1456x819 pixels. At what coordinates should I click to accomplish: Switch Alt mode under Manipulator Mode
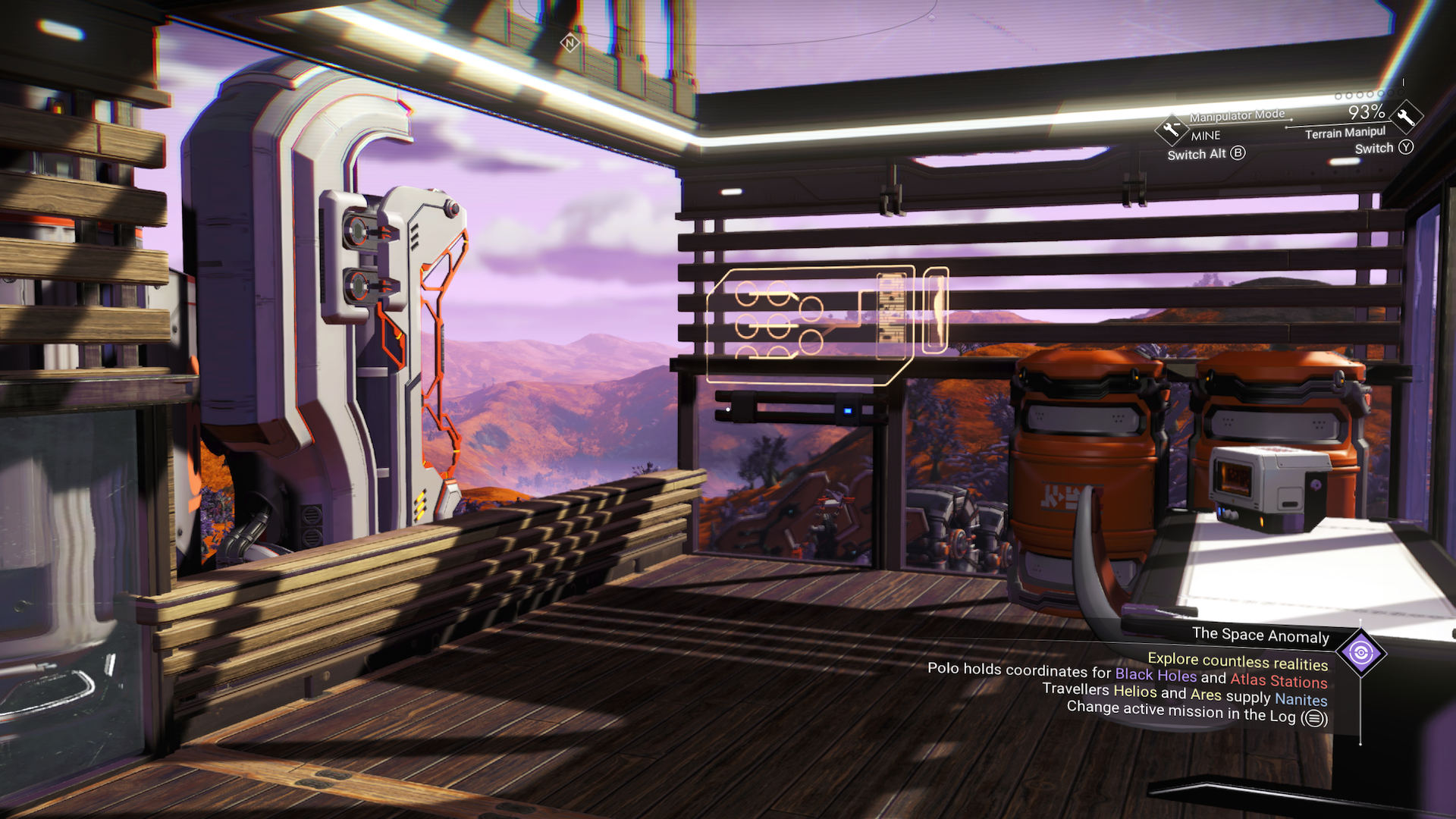[x=1206, y=153]
